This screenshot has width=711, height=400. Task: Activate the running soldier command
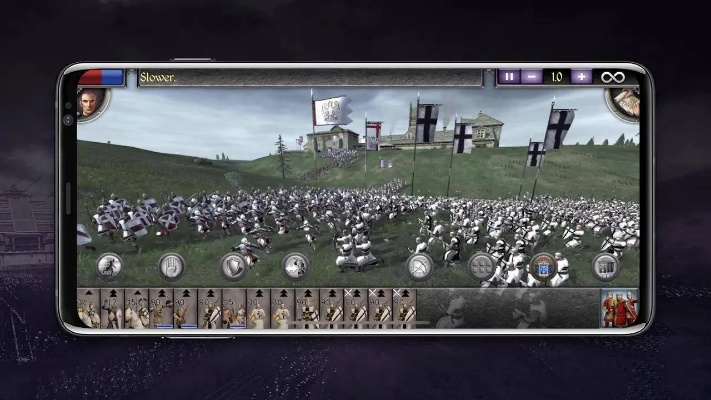[x=110, y=266]
